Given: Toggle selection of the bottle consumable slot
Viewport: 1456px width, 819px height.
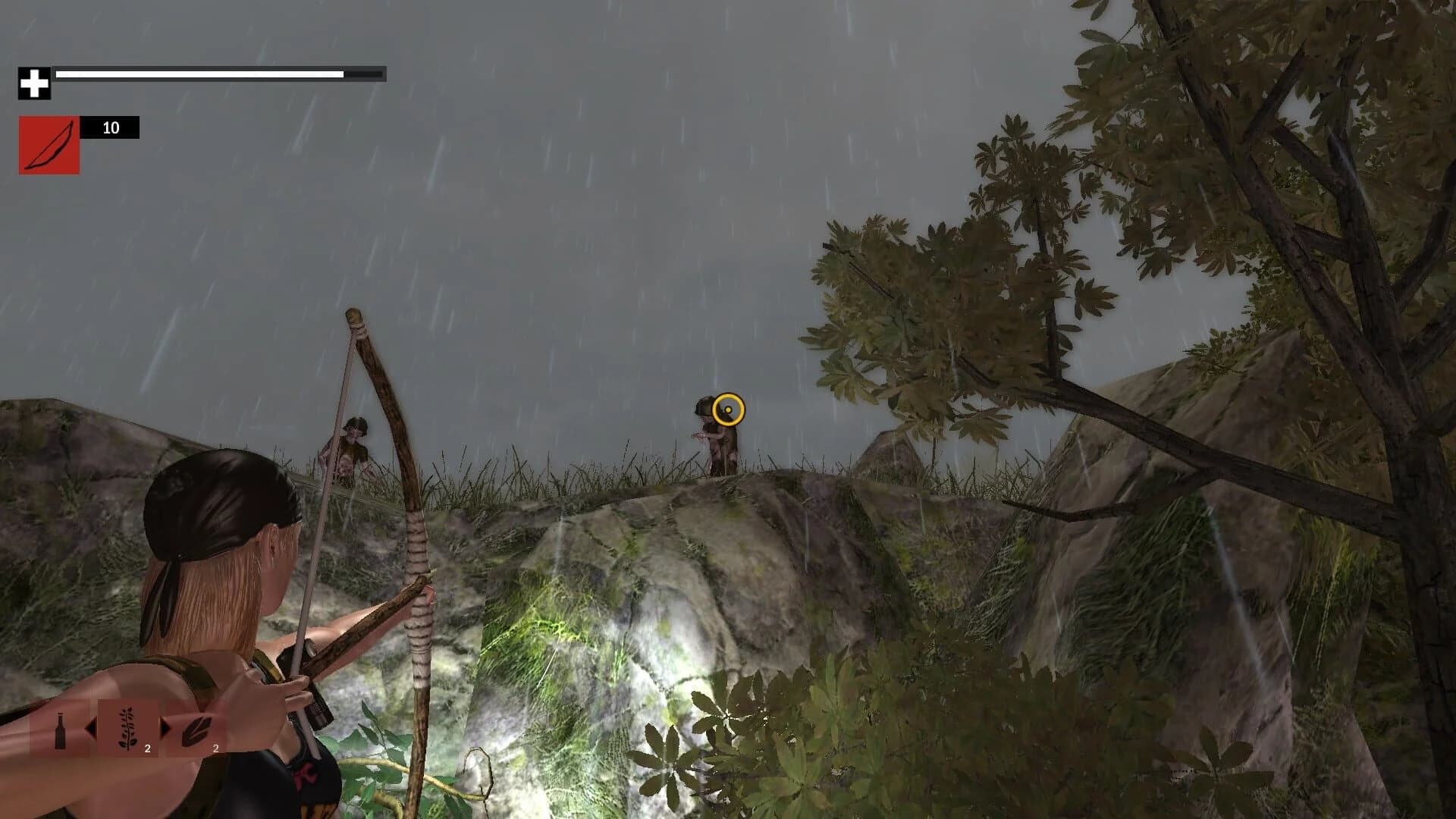Looking at the screenshot, I should click(62, 730).
